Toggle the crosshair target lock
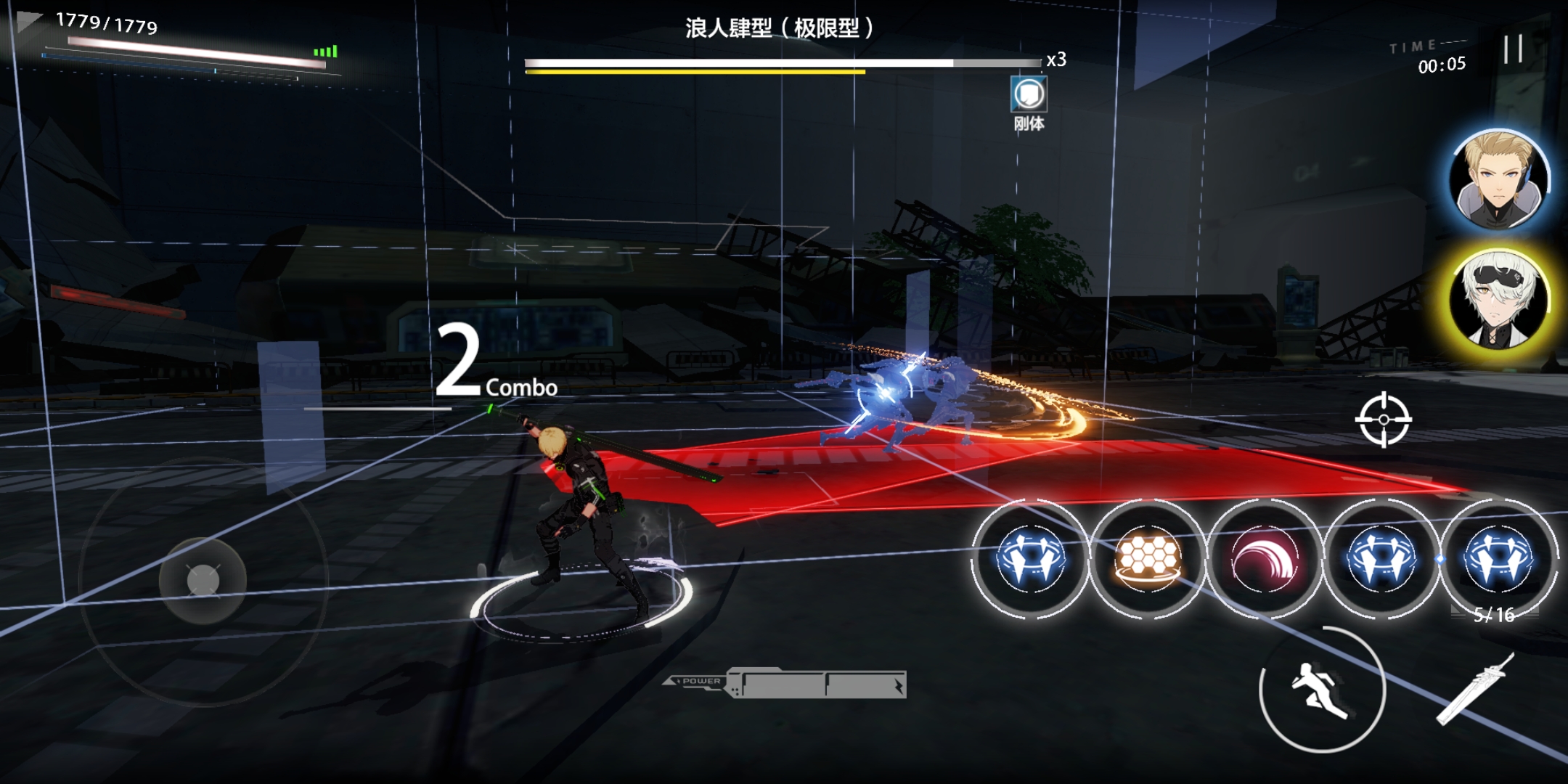Image resolution: width=1568 pixels, height=784 pixels. click(1383, 420)
